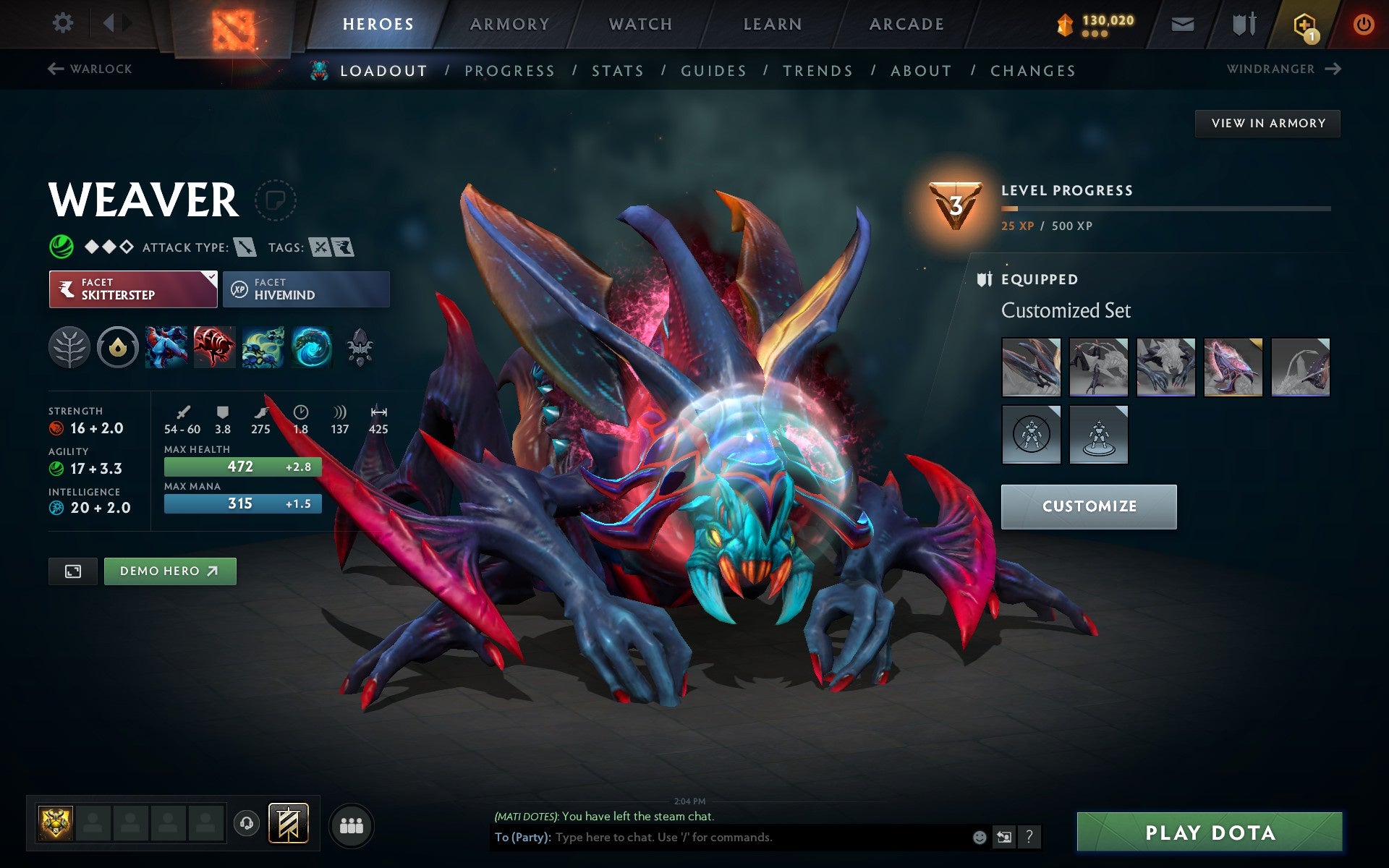Click the VIEW IN ARMORY button
Viewport: 1389px width, 868px height.
[x=1267, y=123]
